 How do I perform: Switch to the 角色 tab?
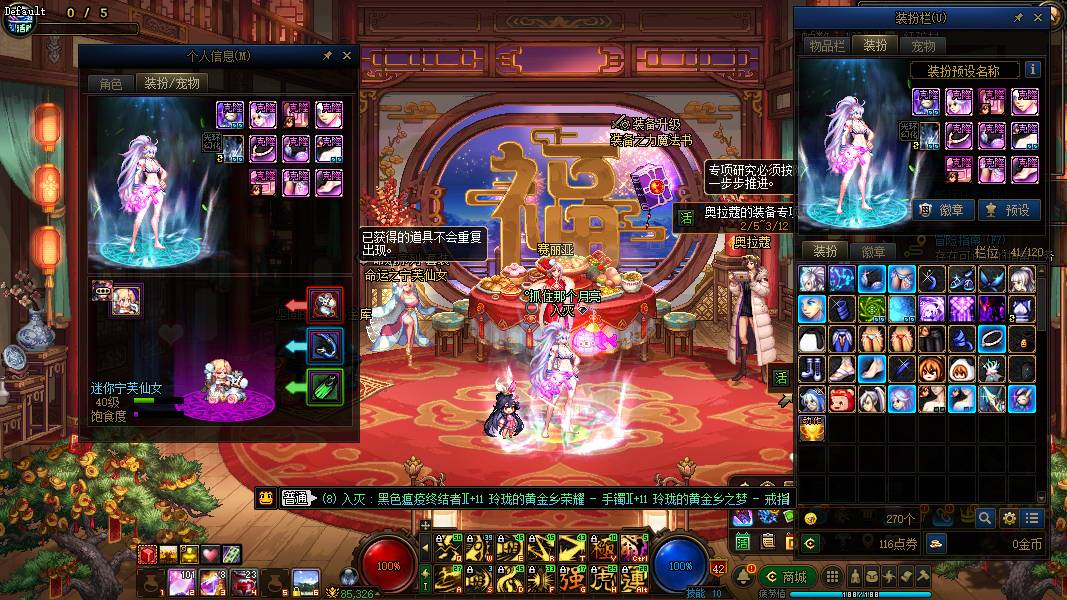[110, 84]
